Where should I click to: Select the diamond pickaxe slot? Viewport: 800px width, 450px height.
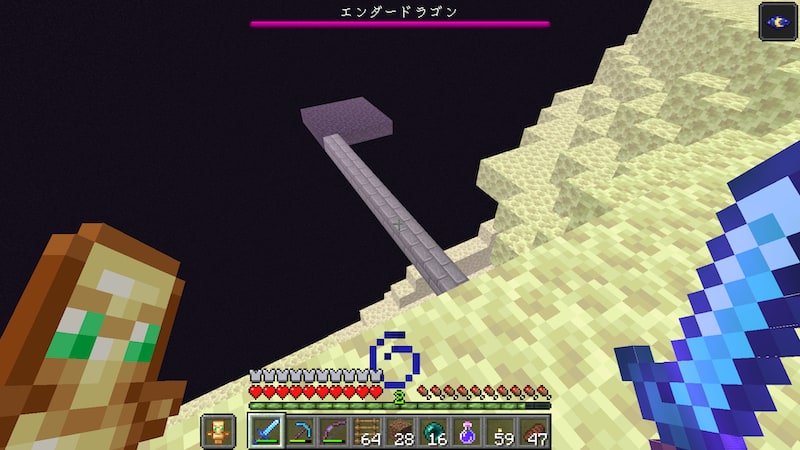pyautogui.click(x=300, y=431)
